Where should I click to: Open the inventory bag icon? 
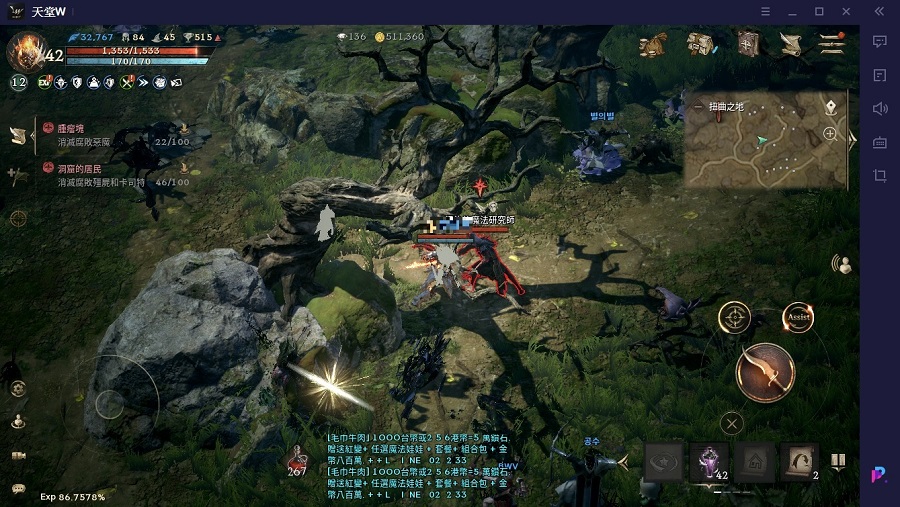(699, 44)
